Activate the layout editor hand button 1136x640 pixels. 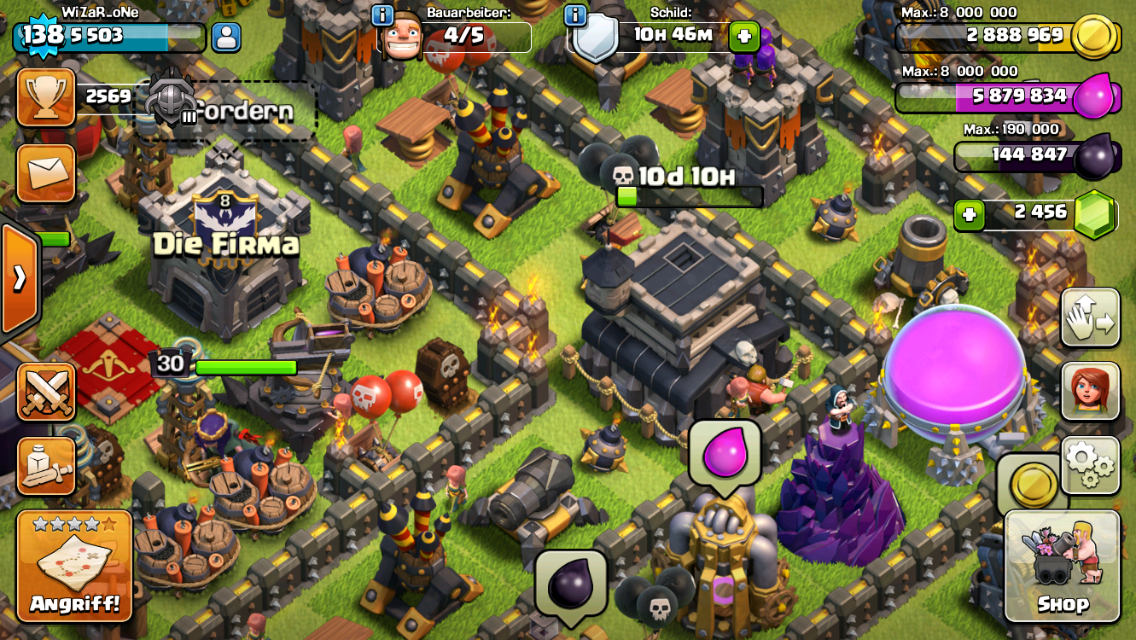[1090, 317]
